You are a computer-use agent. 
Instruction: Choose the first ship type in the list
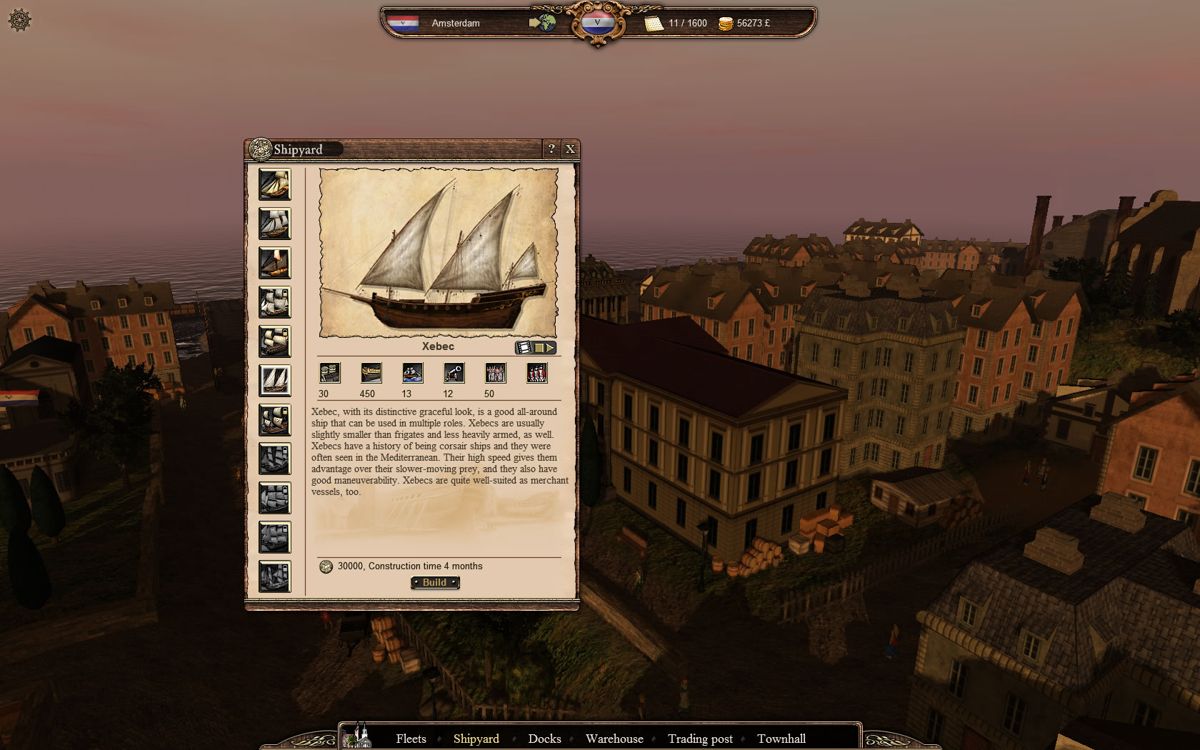pyautogui.click(x=274, y=185)
